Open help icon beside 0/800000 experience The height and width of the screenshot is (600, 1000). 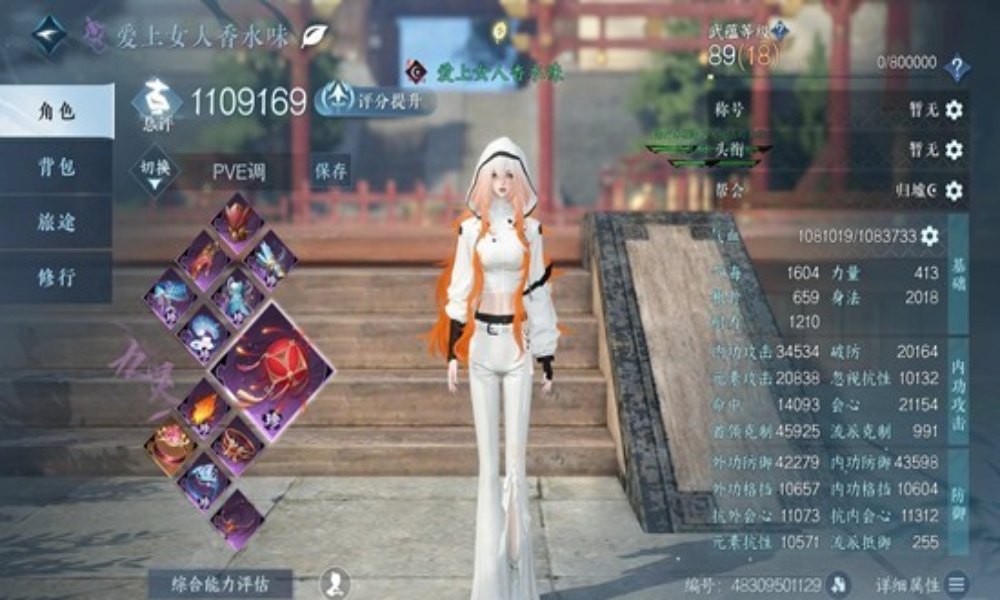(958, 68)
